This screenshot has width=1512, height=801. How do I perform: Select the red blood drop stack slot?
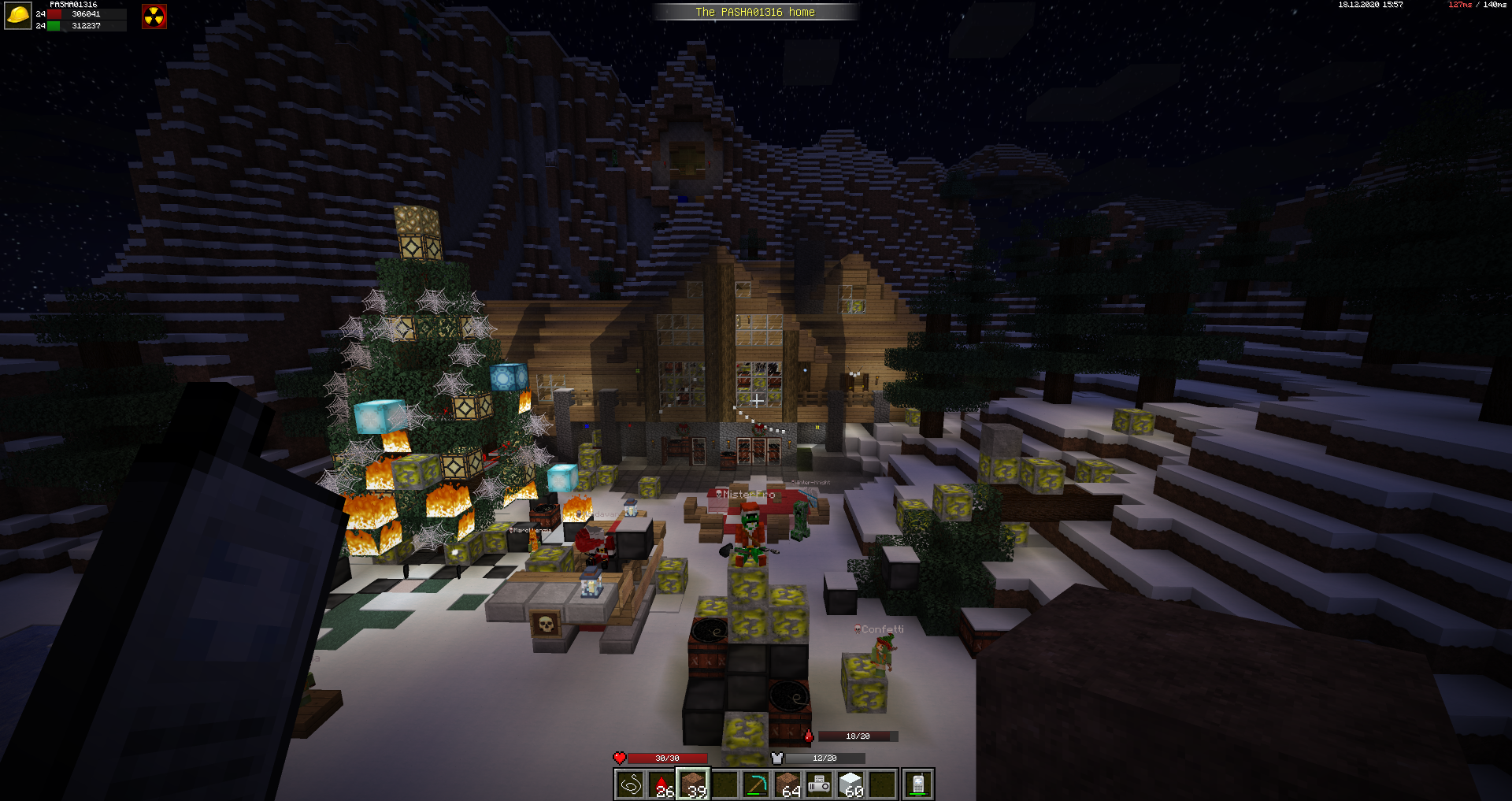[661, 784]
